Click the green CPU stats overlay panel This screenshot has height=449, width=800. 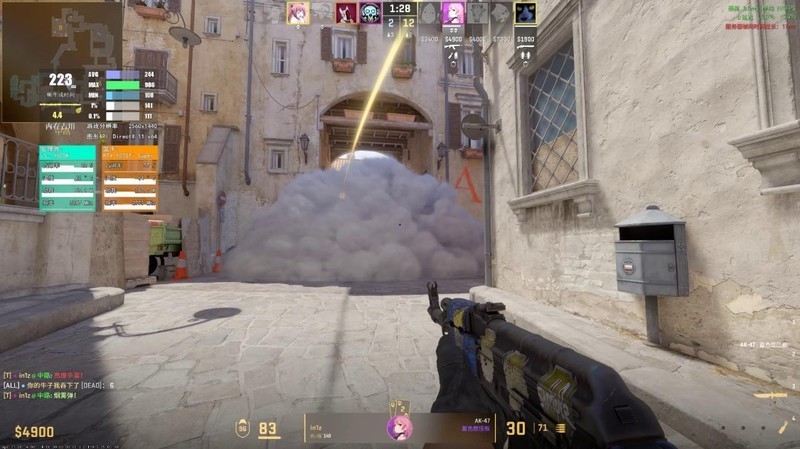(x=67, y=178)
